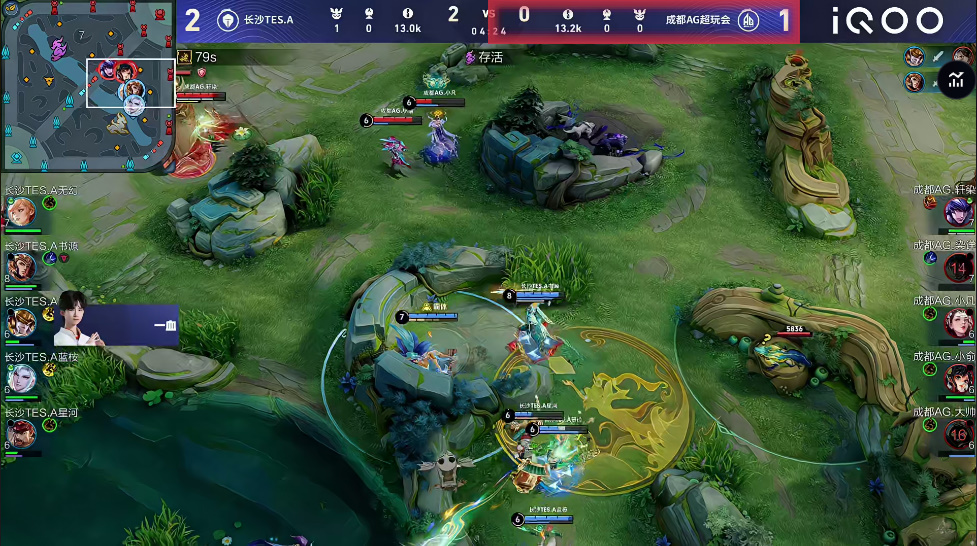The width and height of the screenshot is (977, 546).
Task: Select player 长沙TES.A无幻's hero portrait
Action: (x=21, y=211)
